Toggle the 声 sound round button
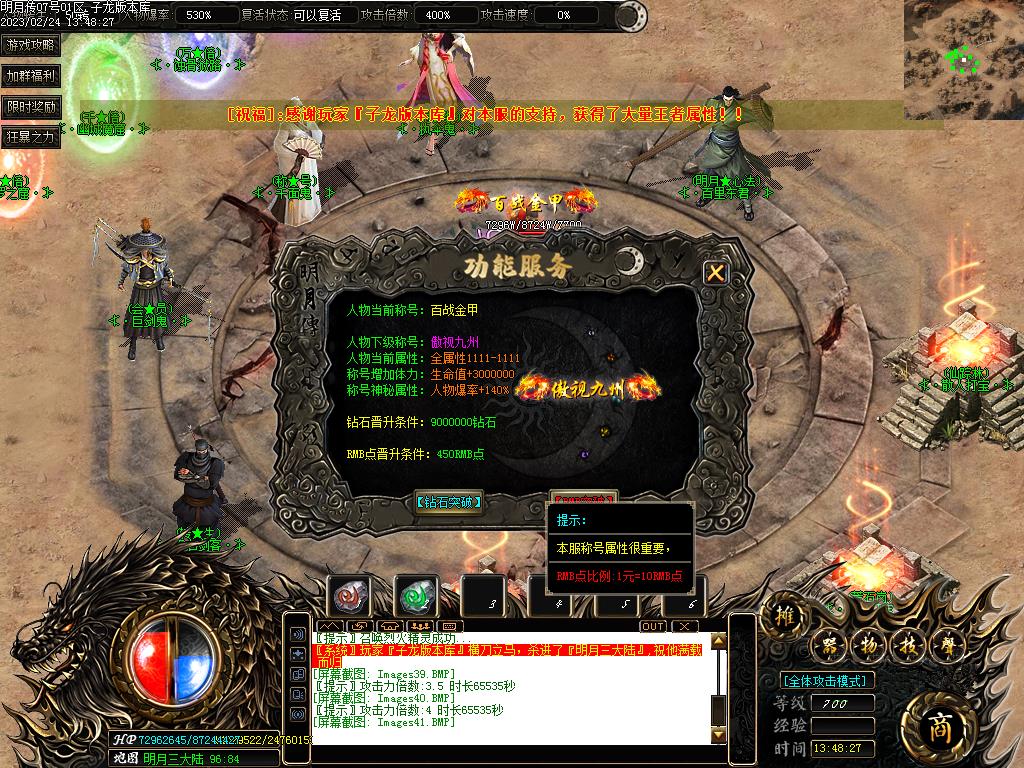Image resolution: width=1024 pixels, height=768 pixels. (948, 646)
